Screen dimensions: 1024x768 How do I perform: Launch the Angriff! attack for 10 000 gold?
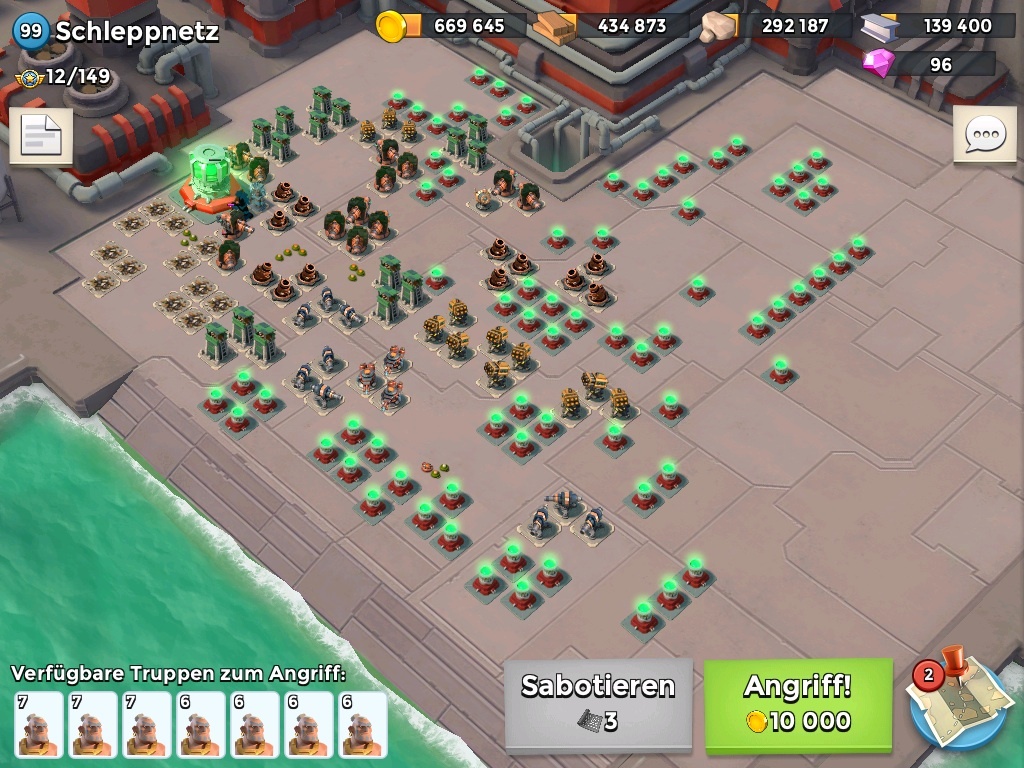pos(798,704)
